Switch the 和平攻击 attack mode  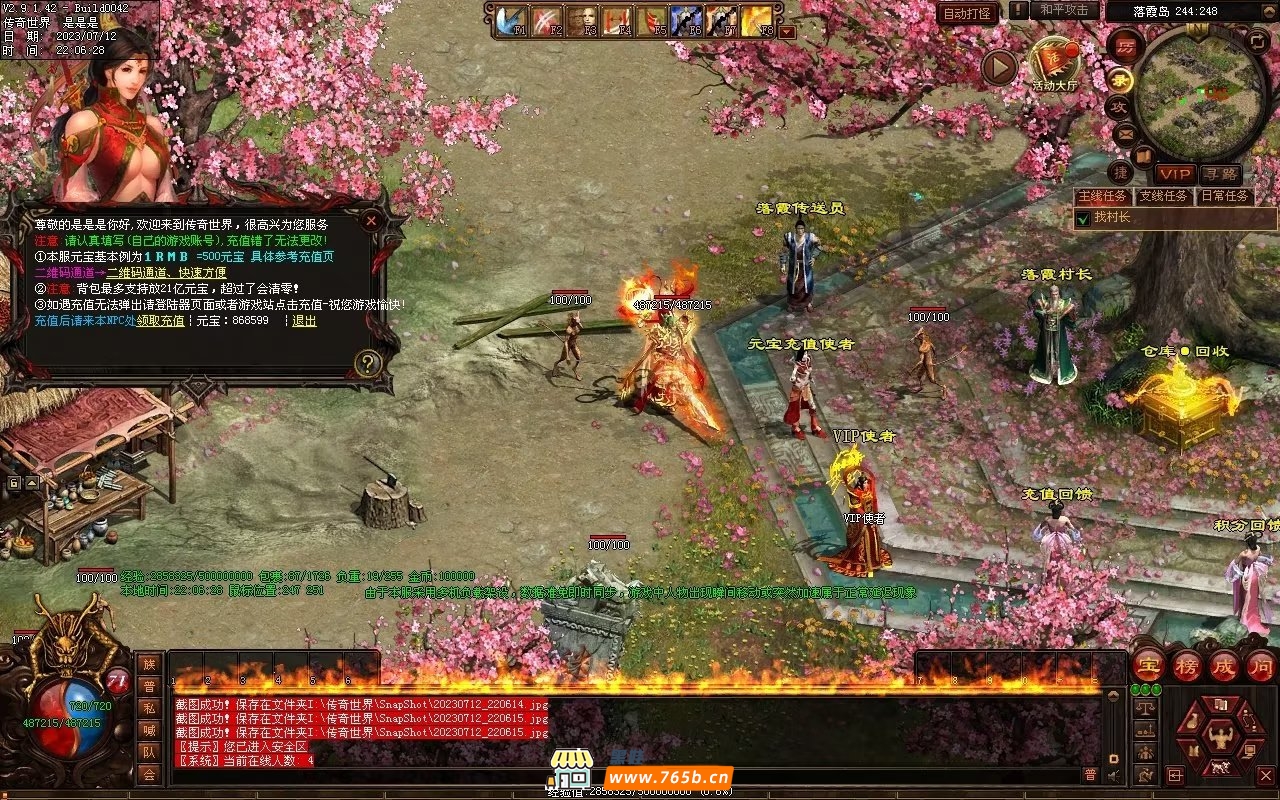point(1064,10)
